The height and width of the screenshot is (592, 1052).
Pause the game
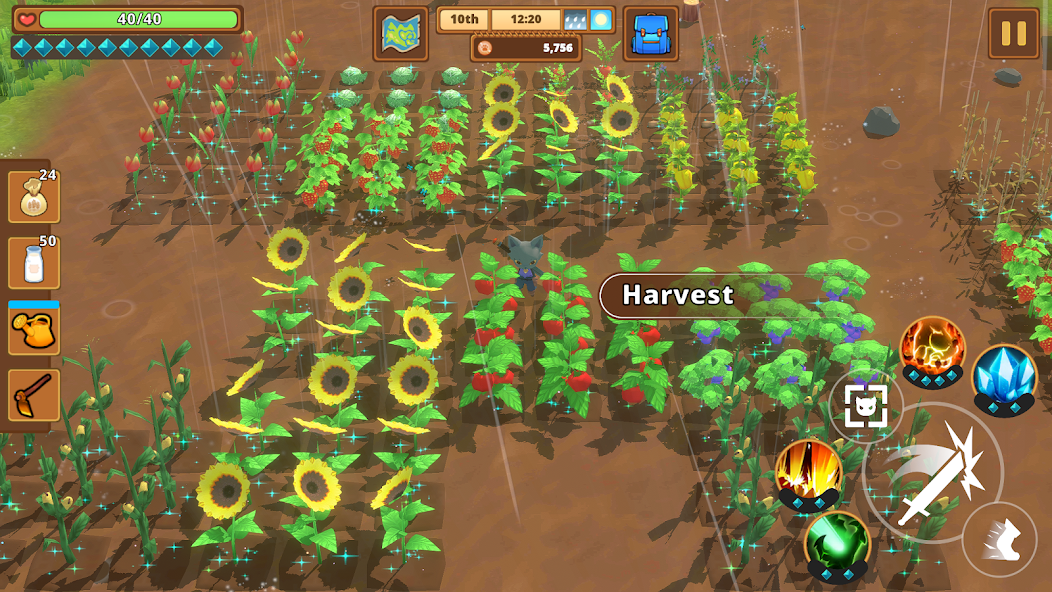pyautogui.click(x=1013, y=34)
